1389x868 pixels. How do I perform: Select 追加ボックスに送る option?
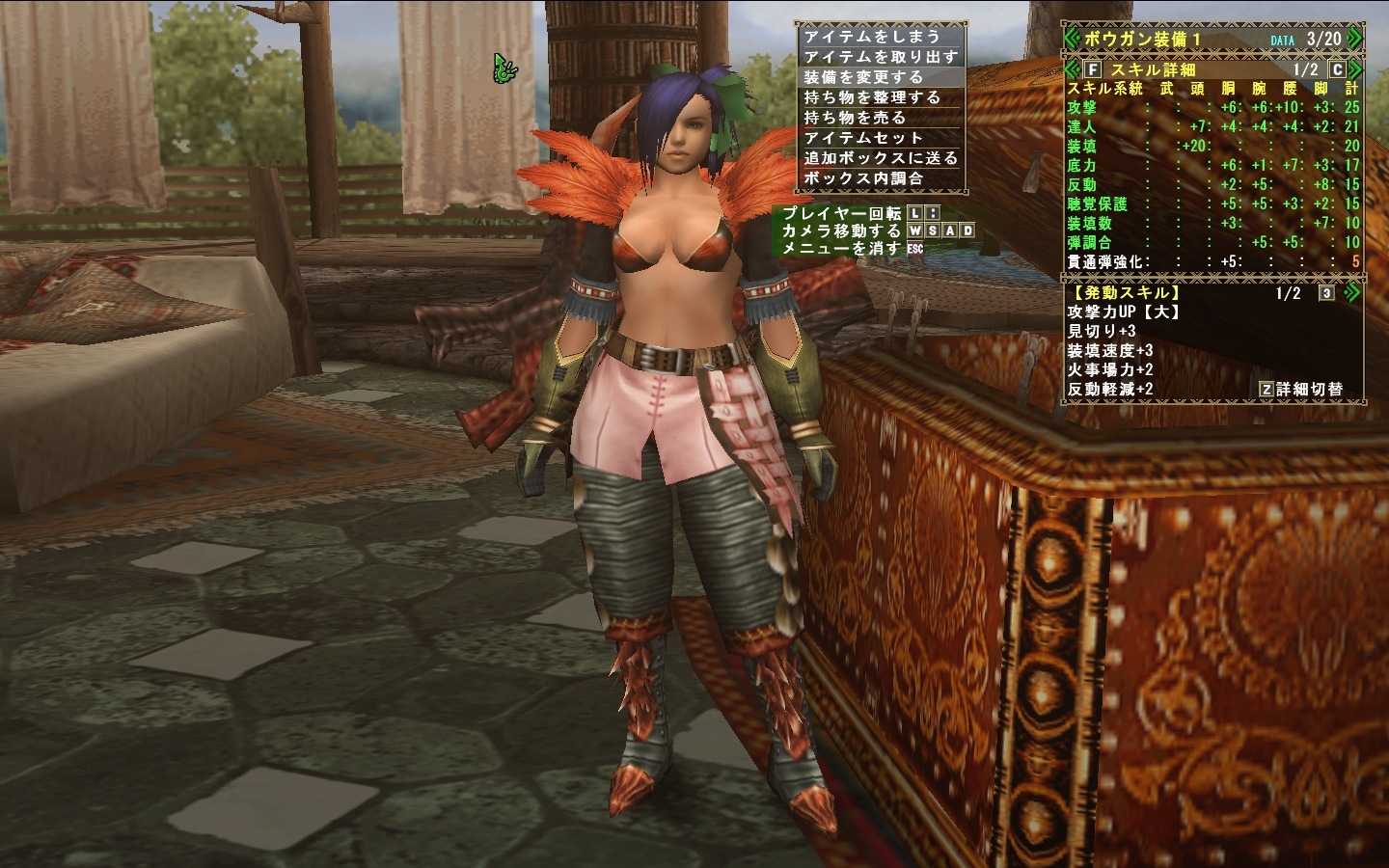click(880, 158)
